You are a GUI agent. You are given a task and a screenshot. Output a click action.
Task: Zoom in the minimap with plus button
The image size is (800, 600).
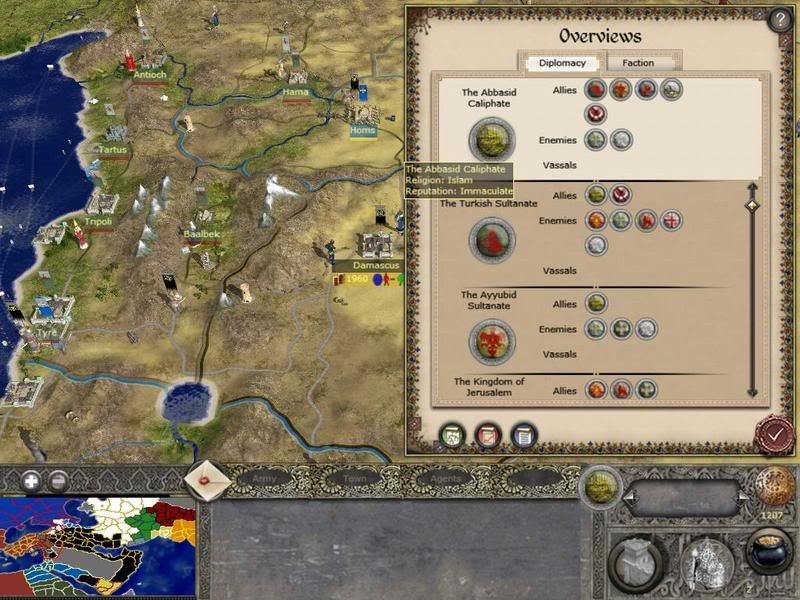tap(32, 480)
